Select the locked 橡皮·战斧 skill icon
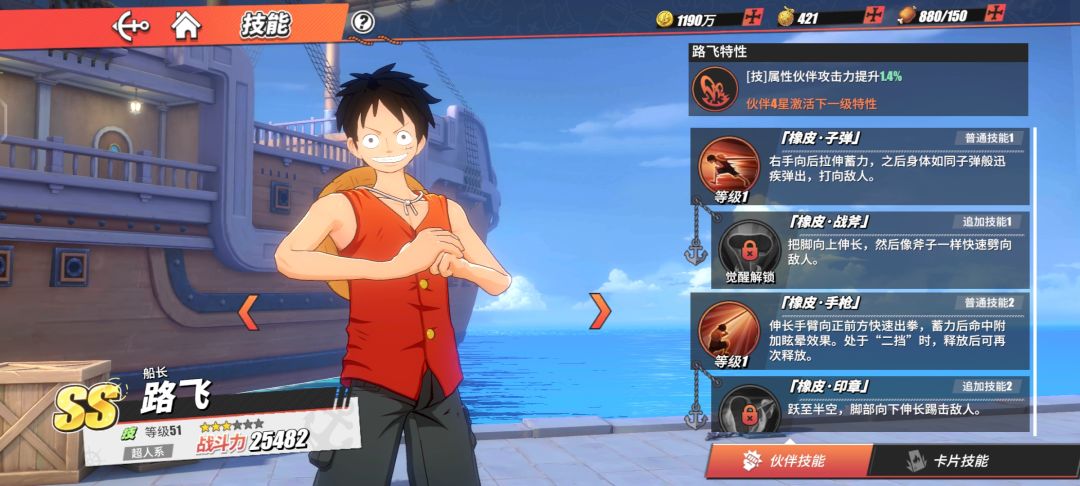Image resolution: width=1080 pixels, height=486 pixels. (751, 250)
